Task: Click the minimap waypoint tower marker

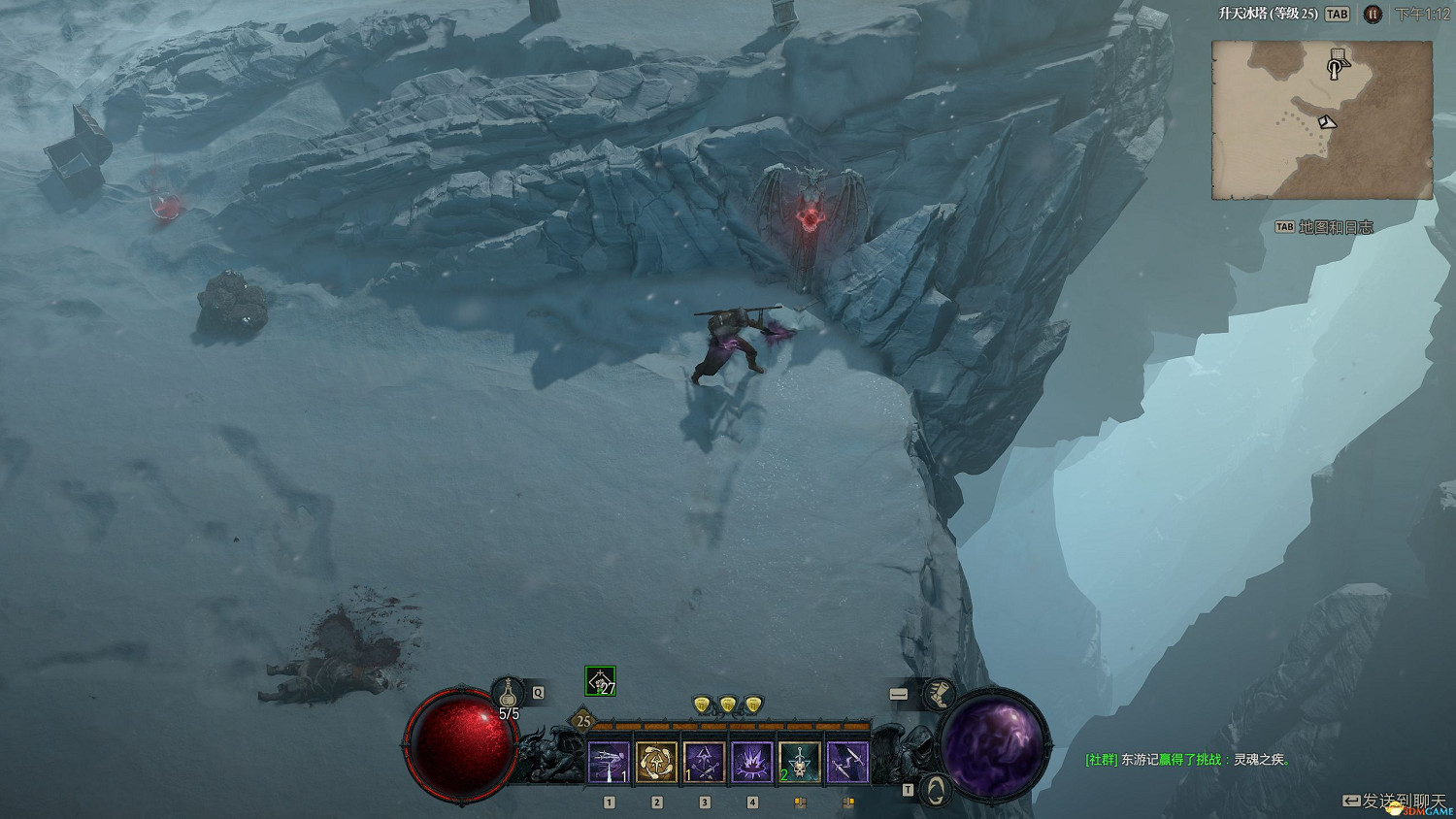Action: [1338, 64]
